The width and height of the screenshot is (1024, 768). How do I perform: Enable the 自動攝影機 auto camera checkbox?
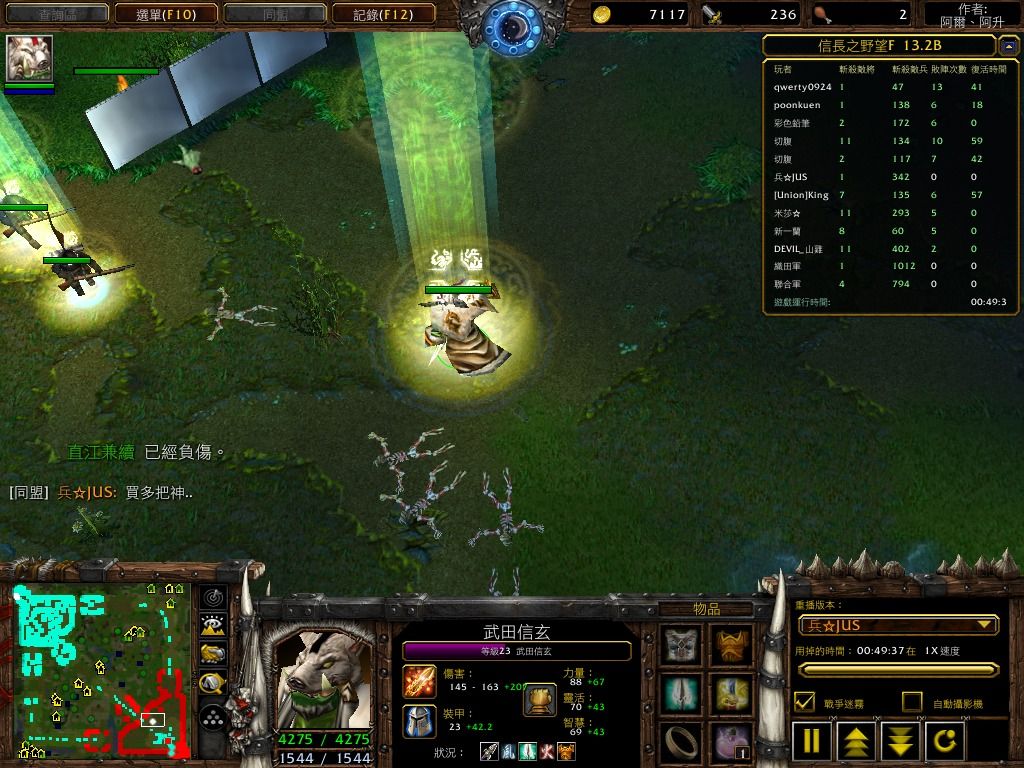(x=912, y=702)
